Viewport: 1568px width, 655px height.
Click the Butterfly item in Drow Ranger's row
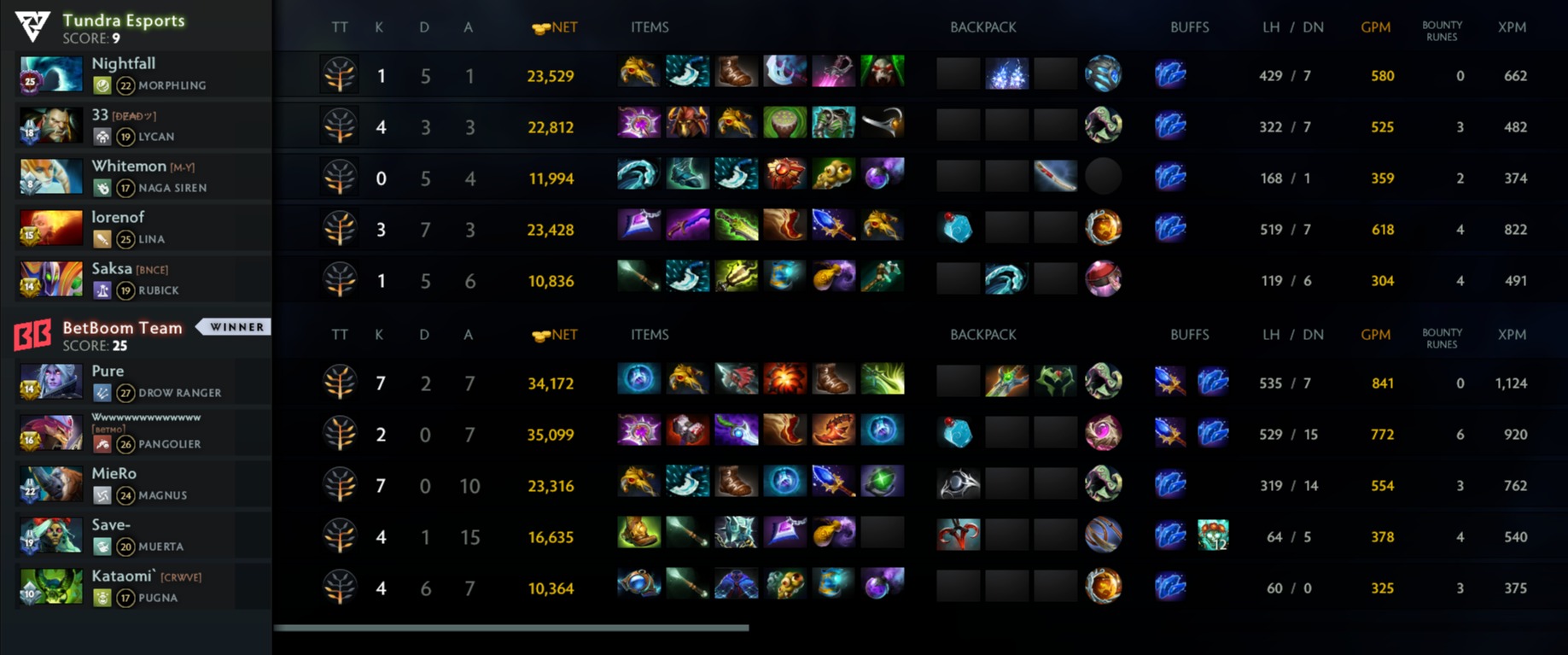tap(882, 380)
